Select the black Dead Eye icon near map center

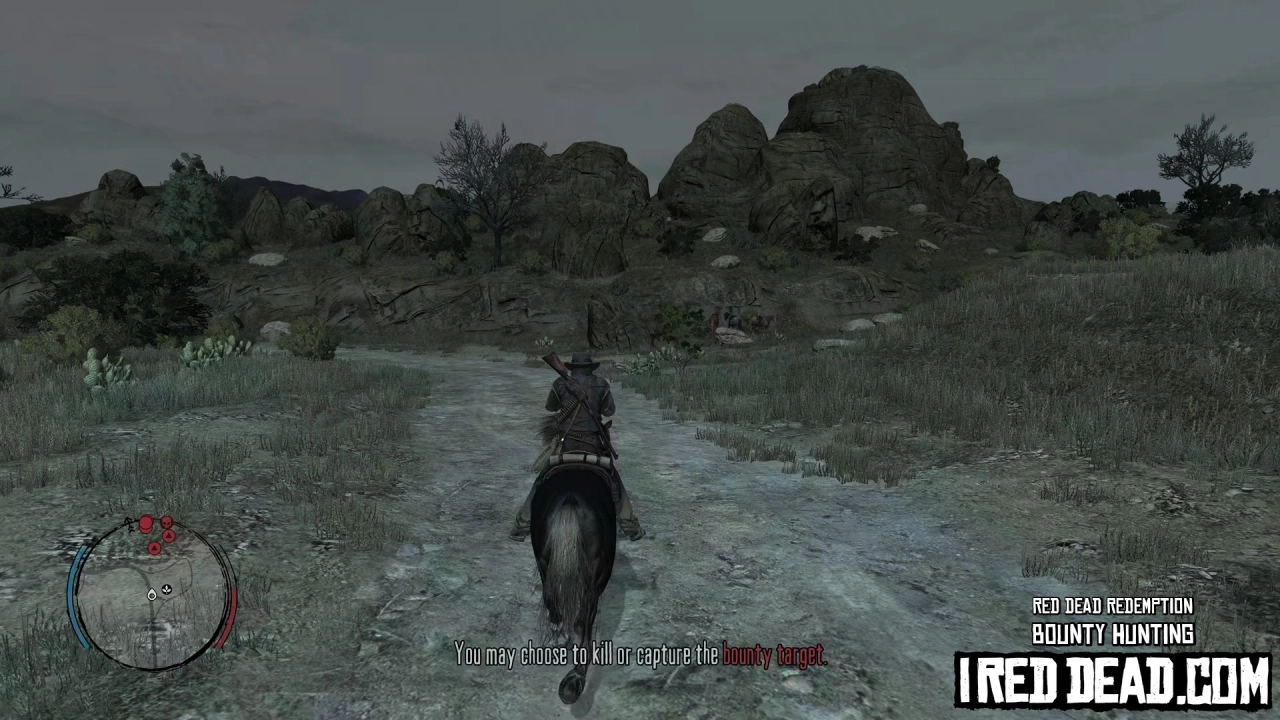click(166, 589)
